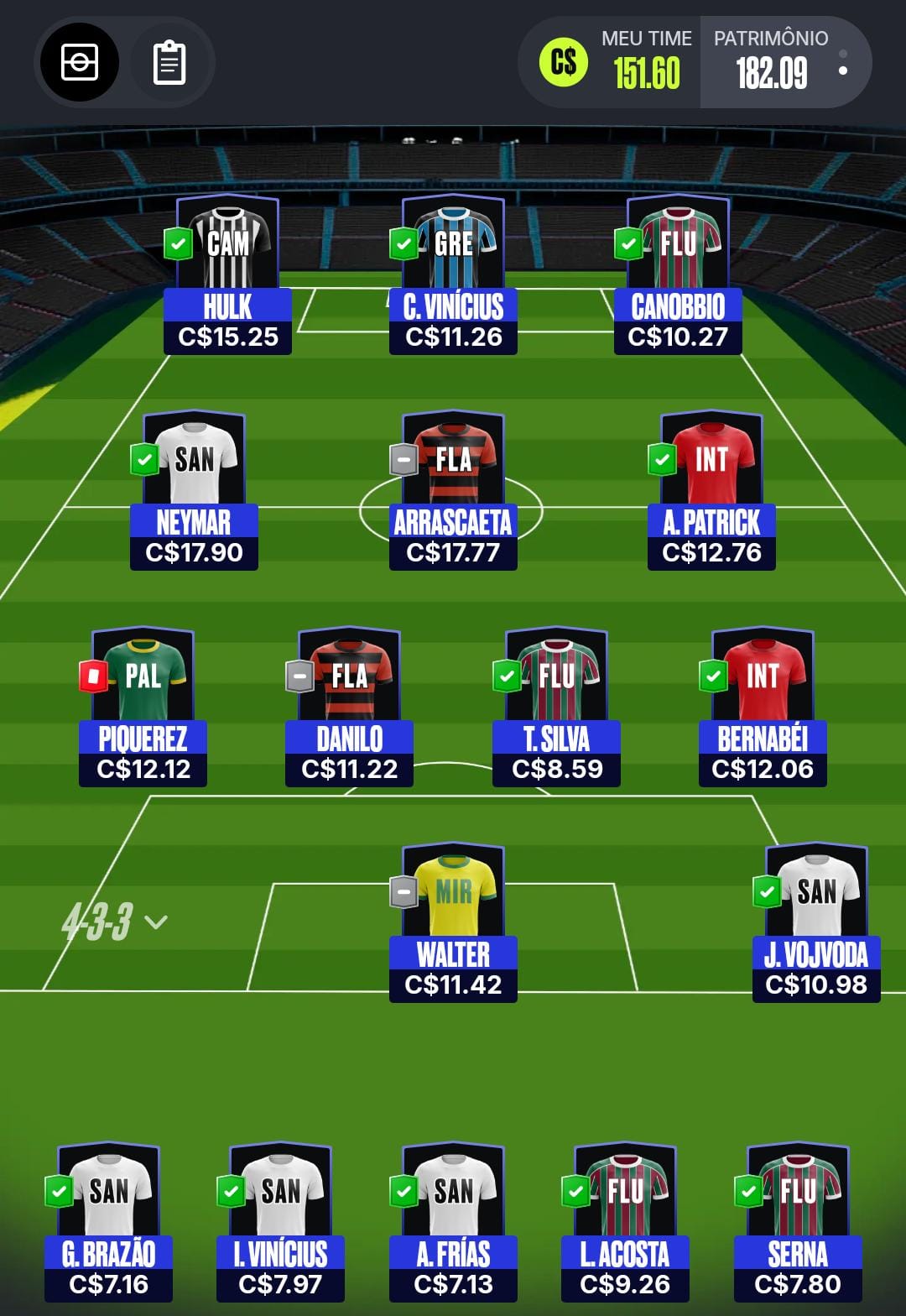Switch to the pitch view tab

pos(80,62)
